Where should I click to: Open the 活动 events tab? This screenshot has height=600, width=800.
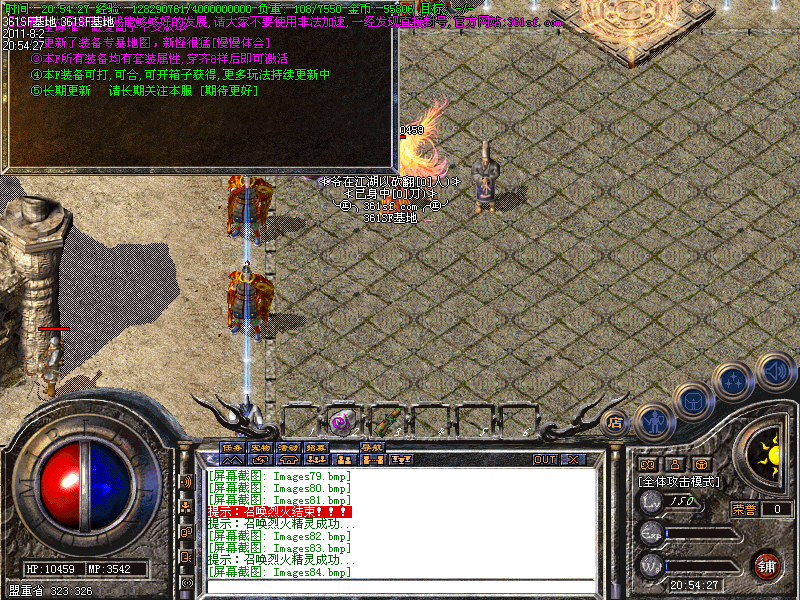coord(288,447)
